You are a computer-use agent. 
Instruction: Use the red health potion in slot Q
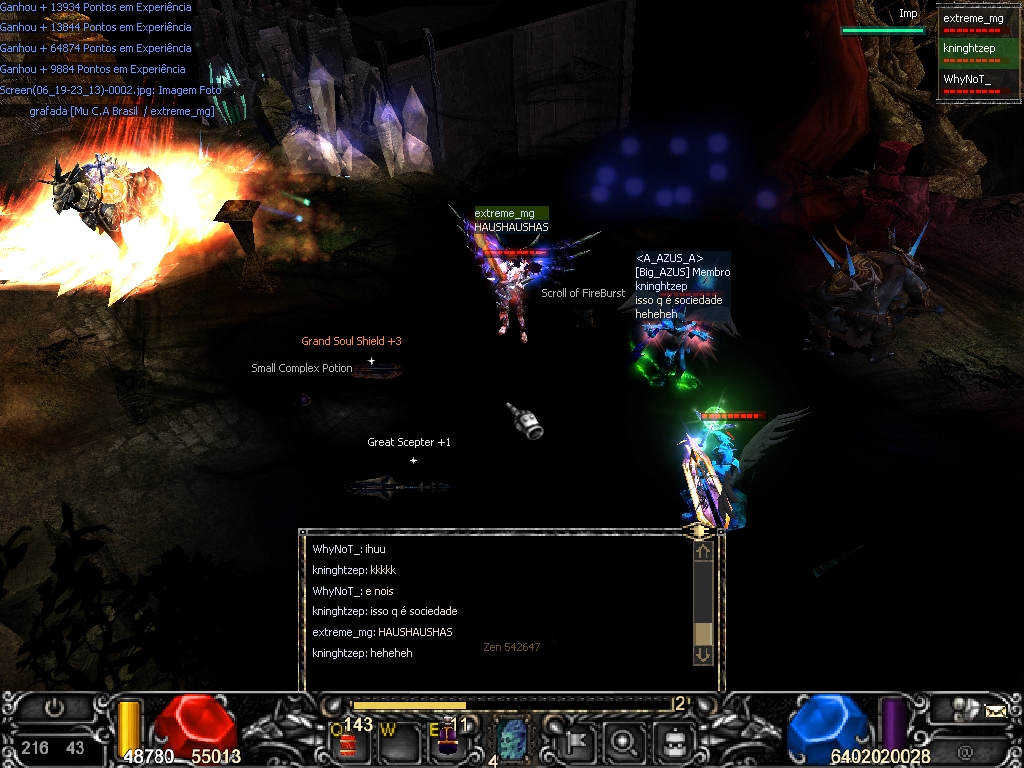348,744
